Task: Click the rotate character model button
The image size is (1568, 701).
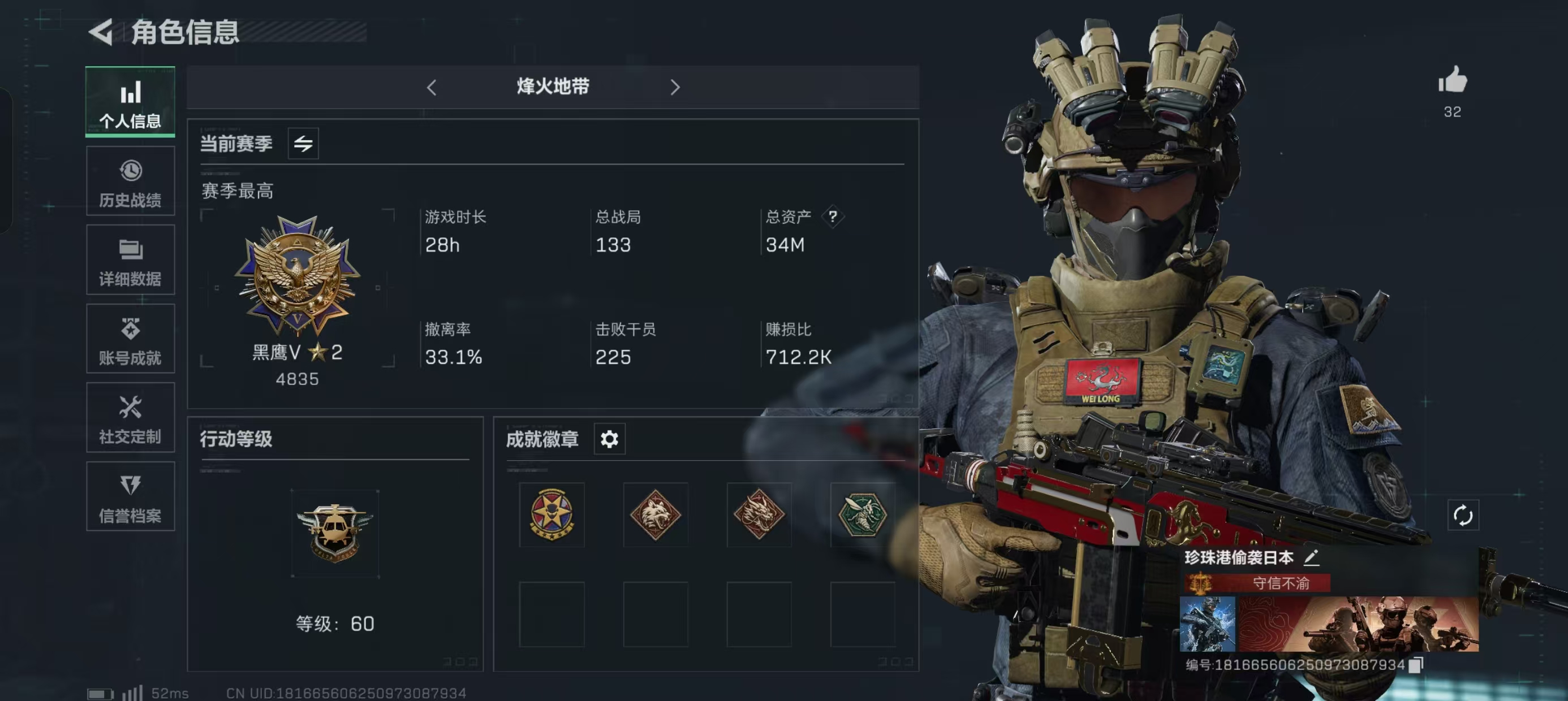Action: [x=1463, y=516]
